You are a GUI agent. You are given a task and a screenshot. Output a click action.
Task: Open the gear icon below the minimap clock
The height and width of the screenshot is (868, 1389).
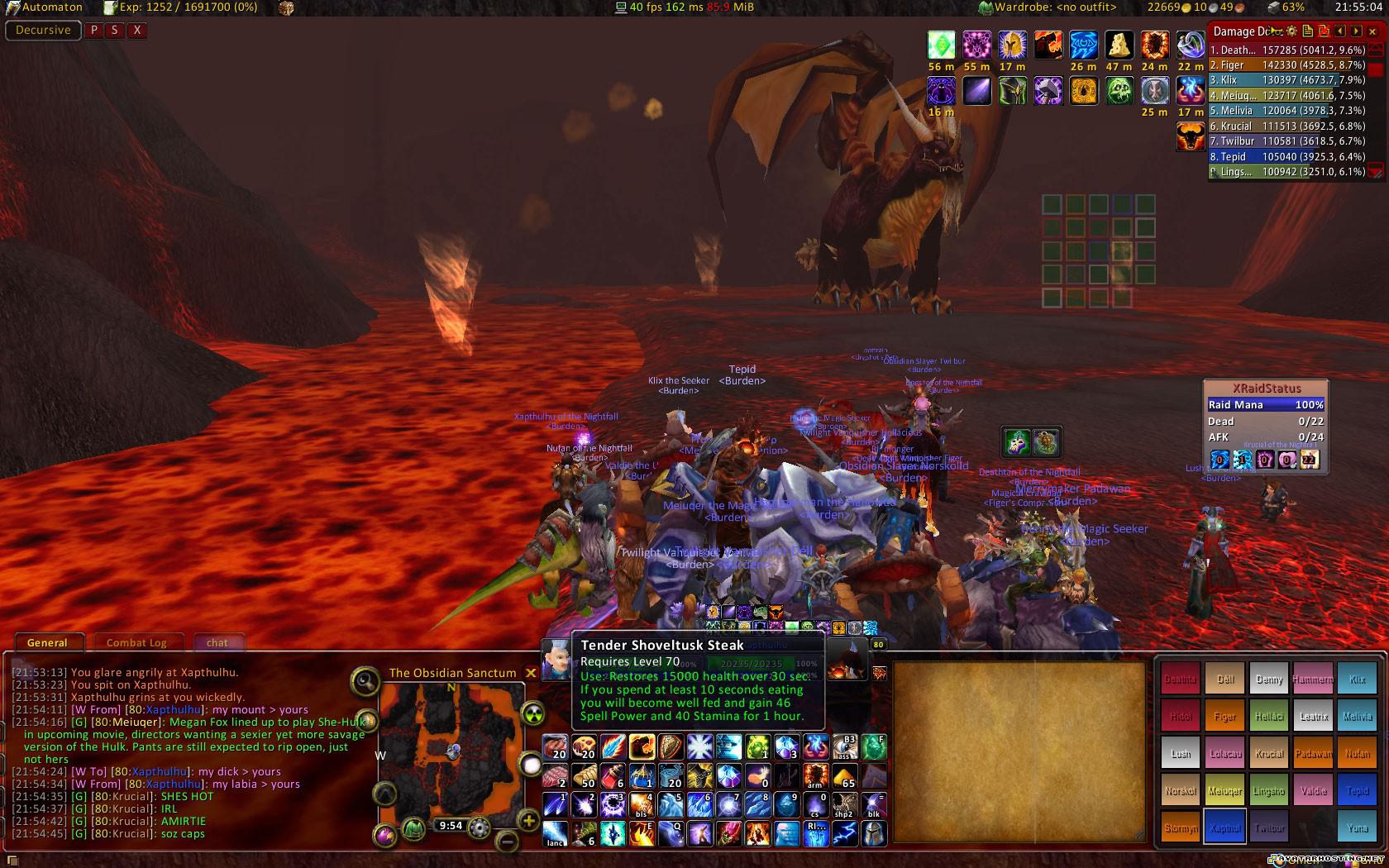[x=480, y=827]
